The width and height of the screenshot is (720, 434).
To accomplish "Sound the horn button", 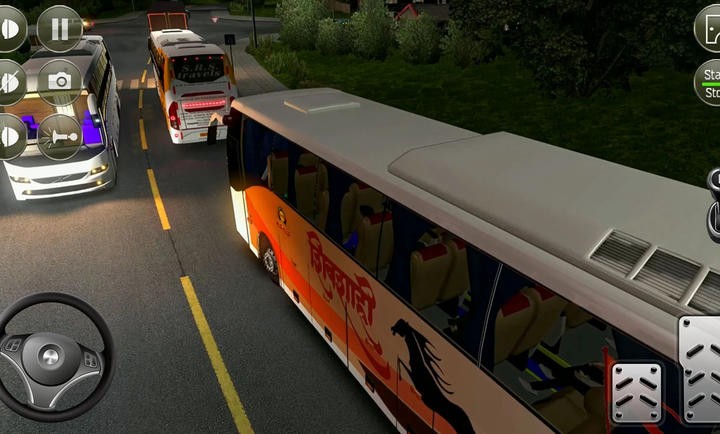I will coord(60,136).
